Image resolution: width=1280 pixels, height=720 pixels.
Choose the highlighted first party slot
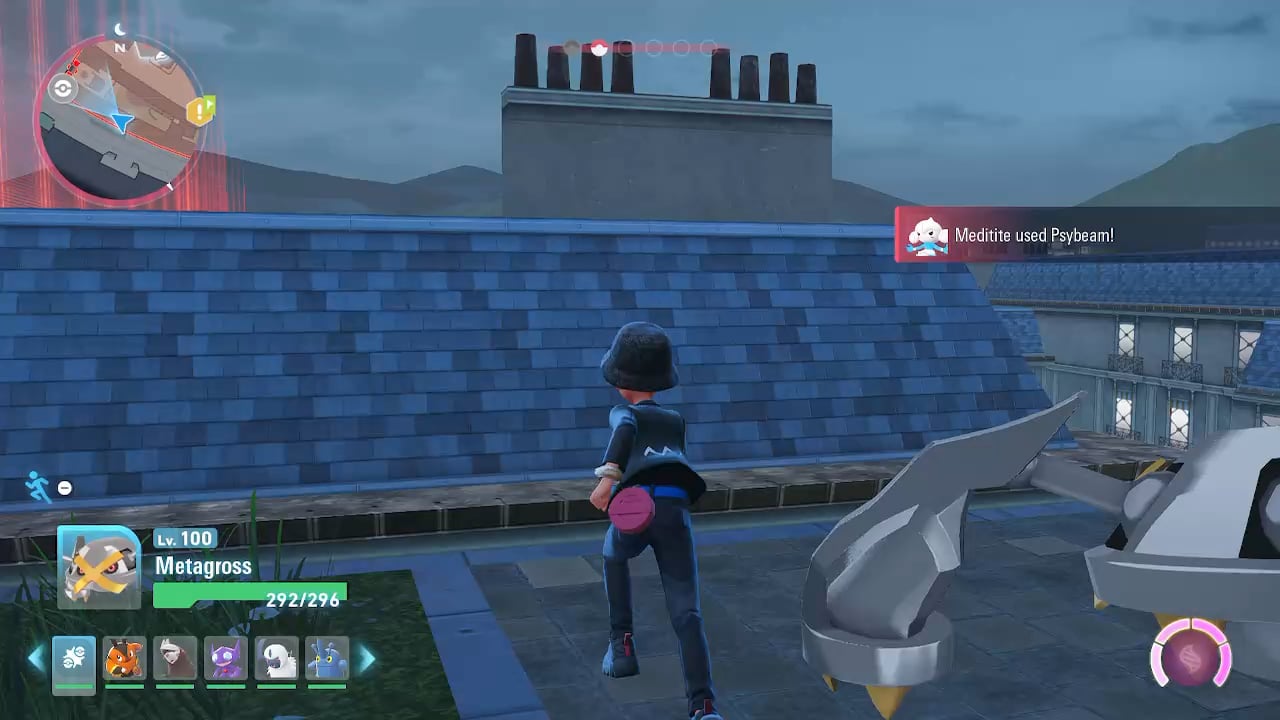click(x=74, y=660)
